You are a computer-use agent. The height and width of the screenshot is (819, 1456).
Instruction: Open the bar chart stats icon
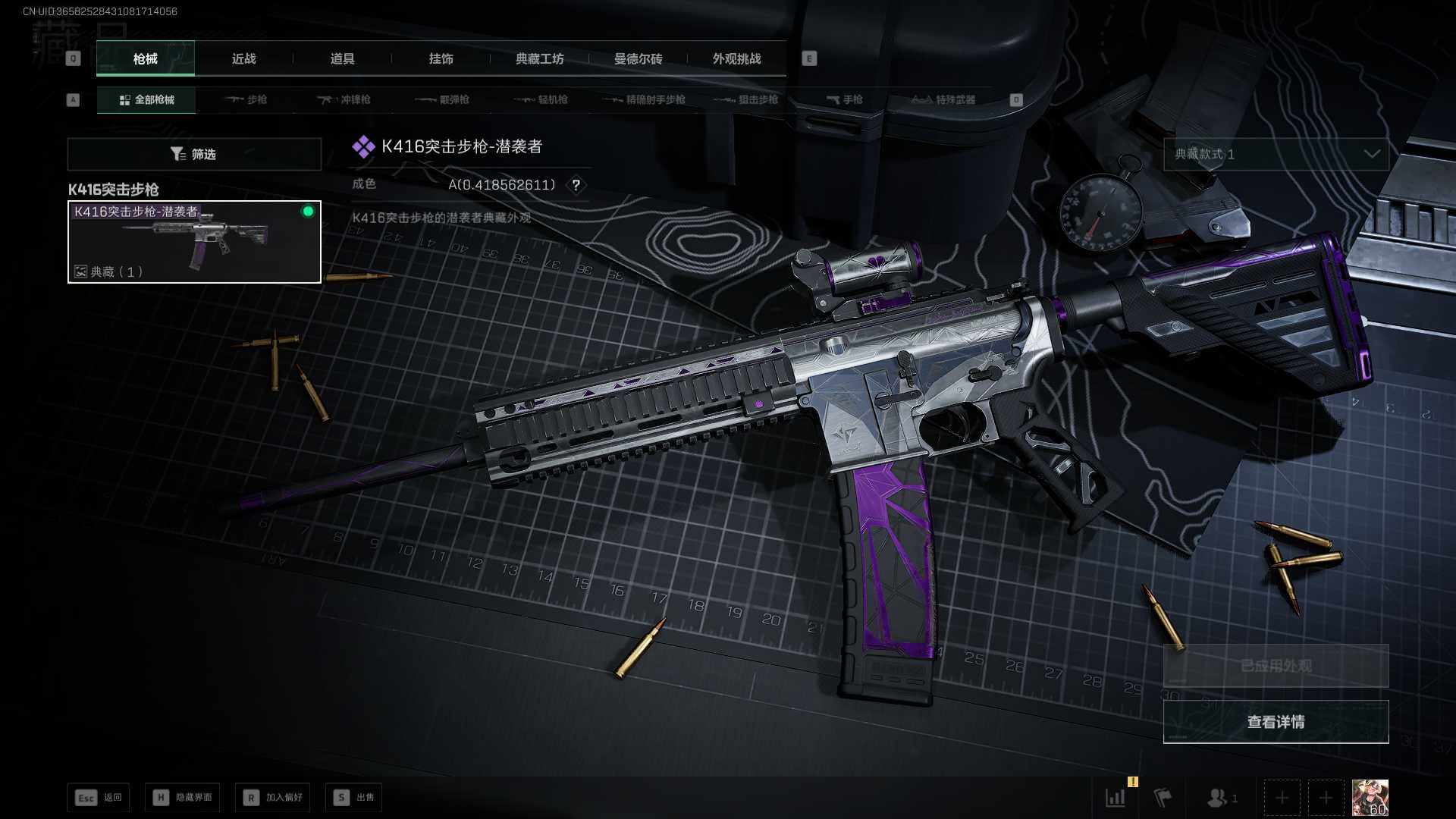pyautogui.click(x=1116, y=798)
